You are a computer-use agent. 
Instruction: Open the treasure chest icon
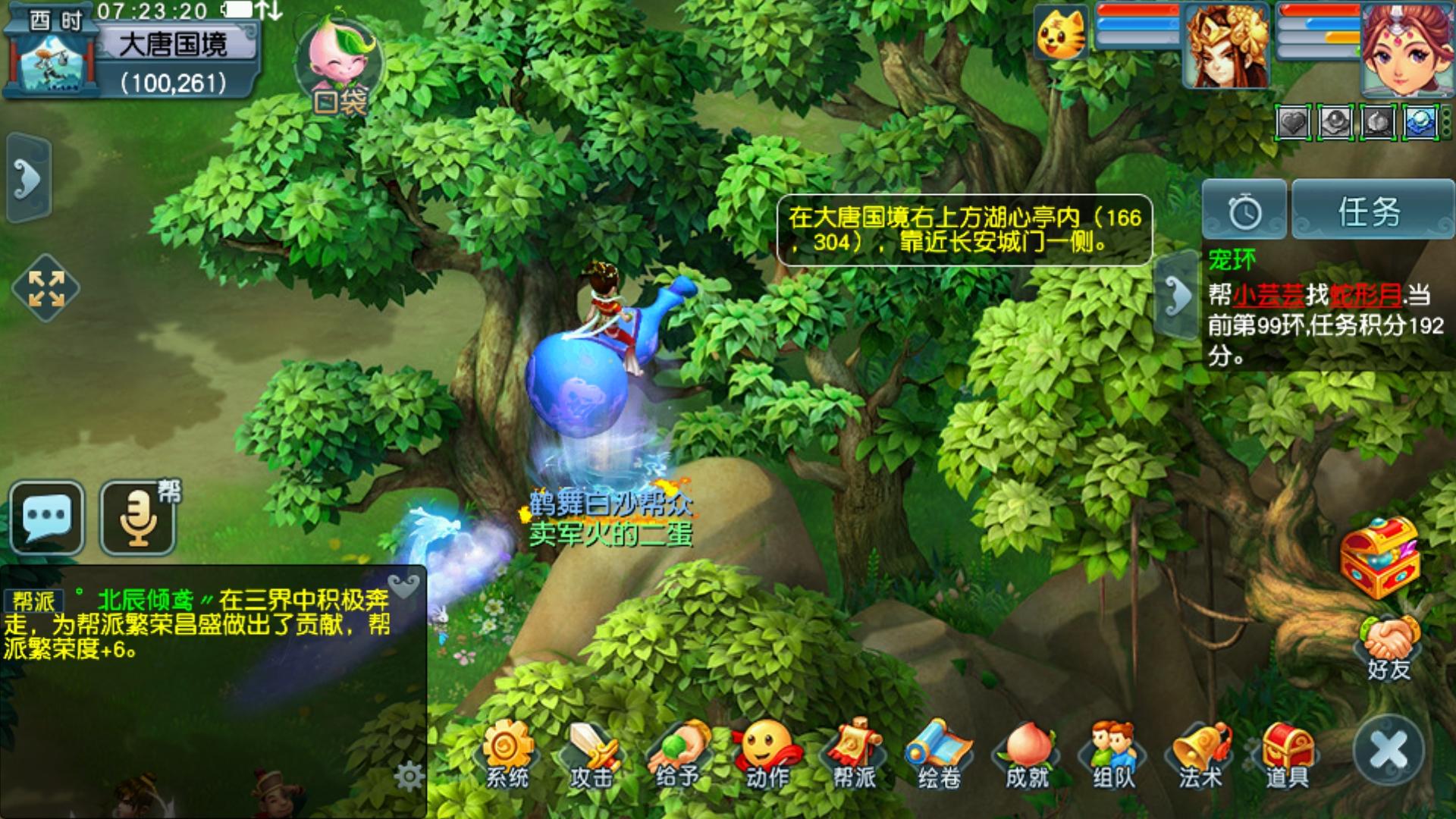[1379, 557]
